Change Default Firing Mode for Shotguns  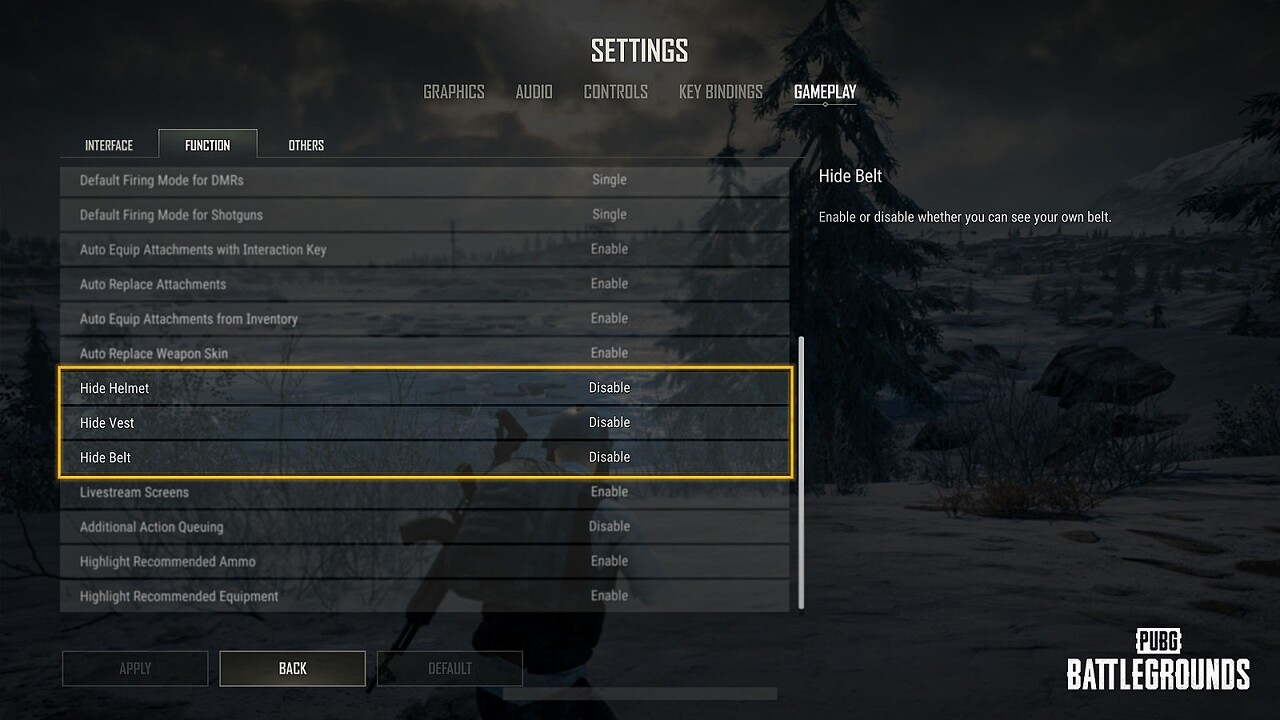pyautogui.click(x=609, y=215)
